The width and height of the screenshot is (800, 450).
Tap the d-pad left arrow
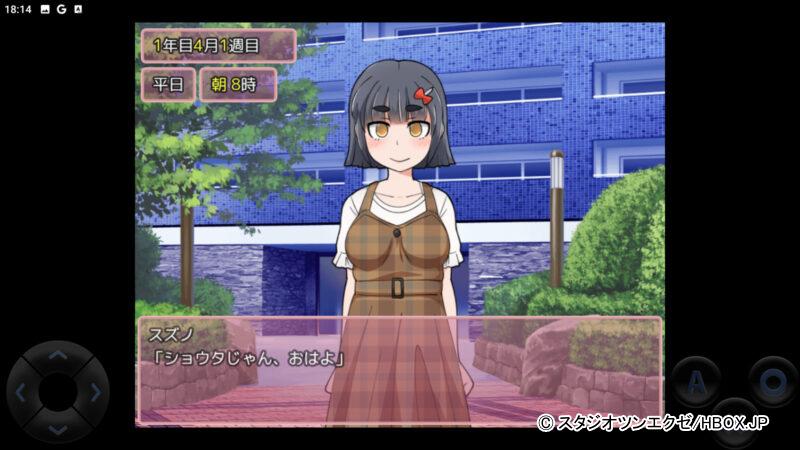click(21, 392)
